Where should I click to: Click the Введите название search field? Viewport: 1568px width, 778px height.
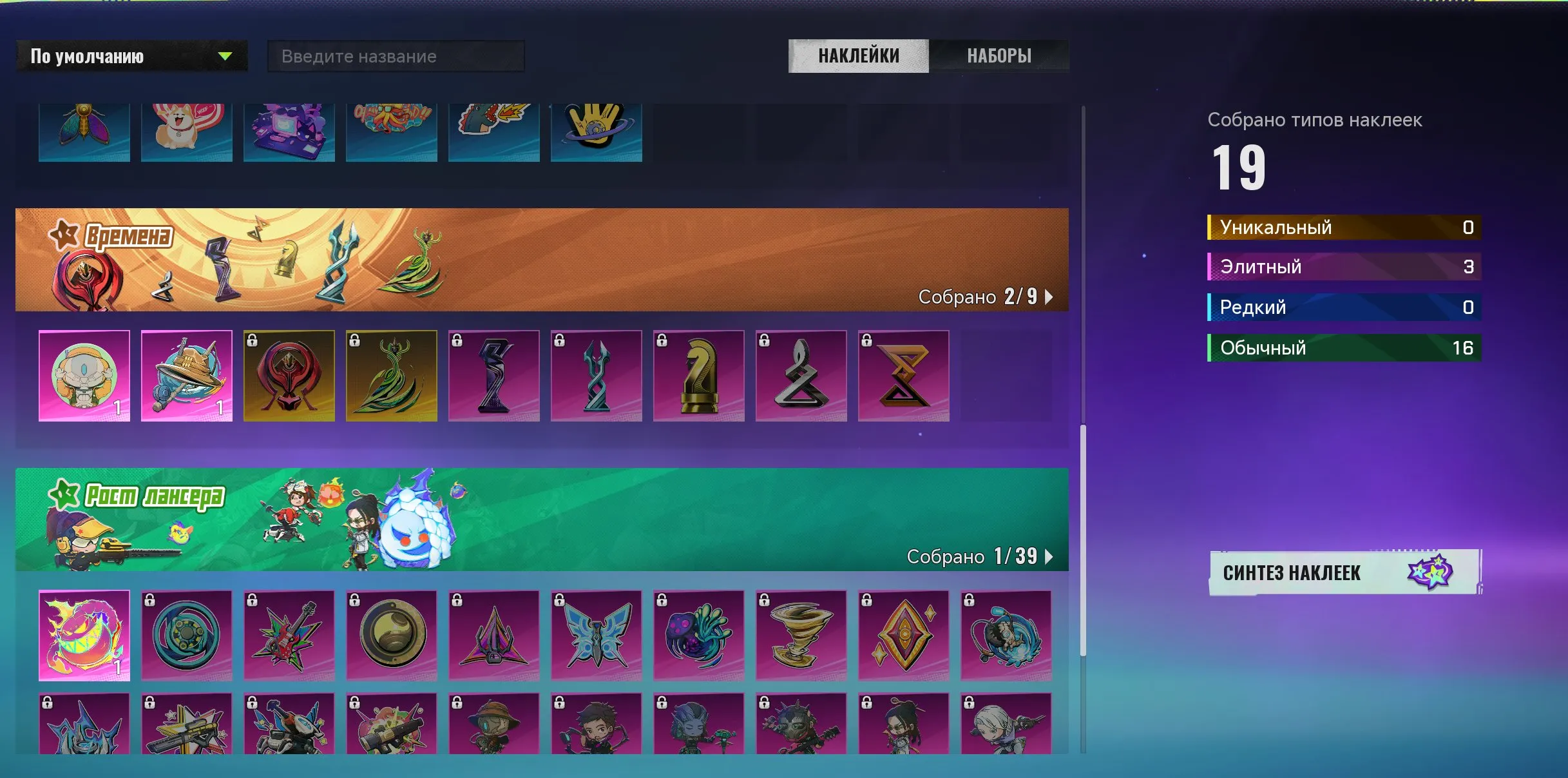pos(396,56)
